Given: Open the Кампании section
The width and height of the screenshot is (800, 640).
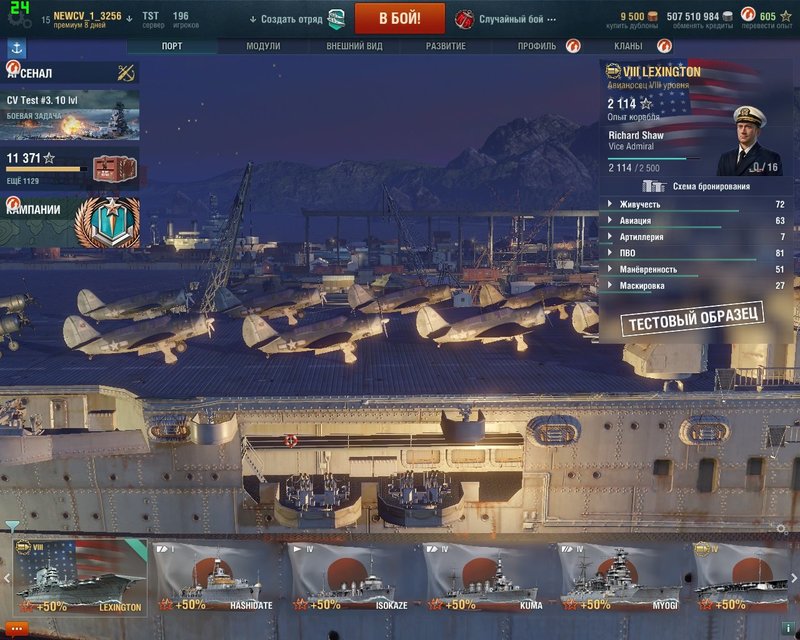Looking at the screenshot, I should (70, 221).
